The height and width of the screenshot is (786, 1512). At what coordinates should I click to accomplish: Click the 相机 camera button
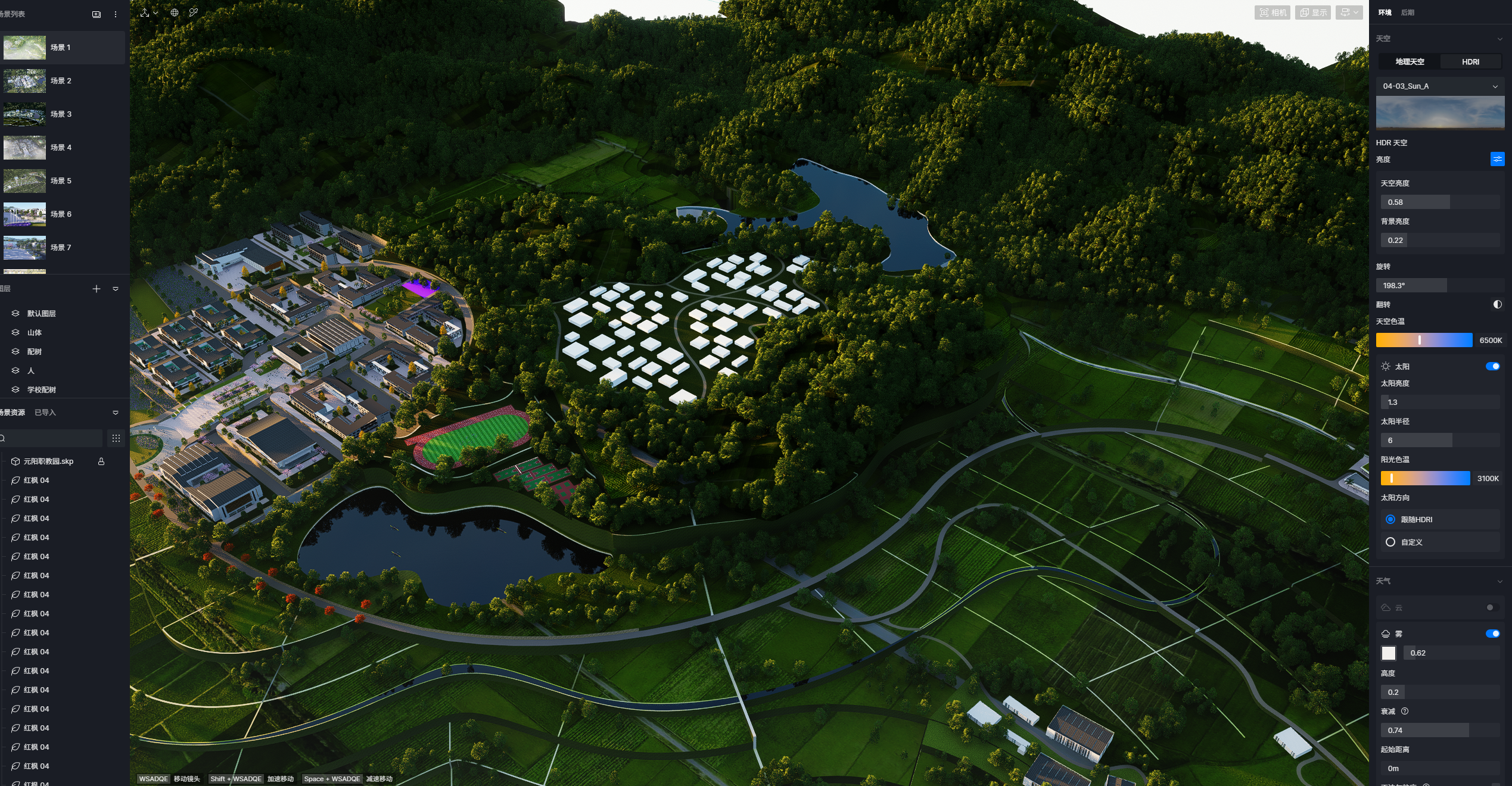coord(1272,13)
